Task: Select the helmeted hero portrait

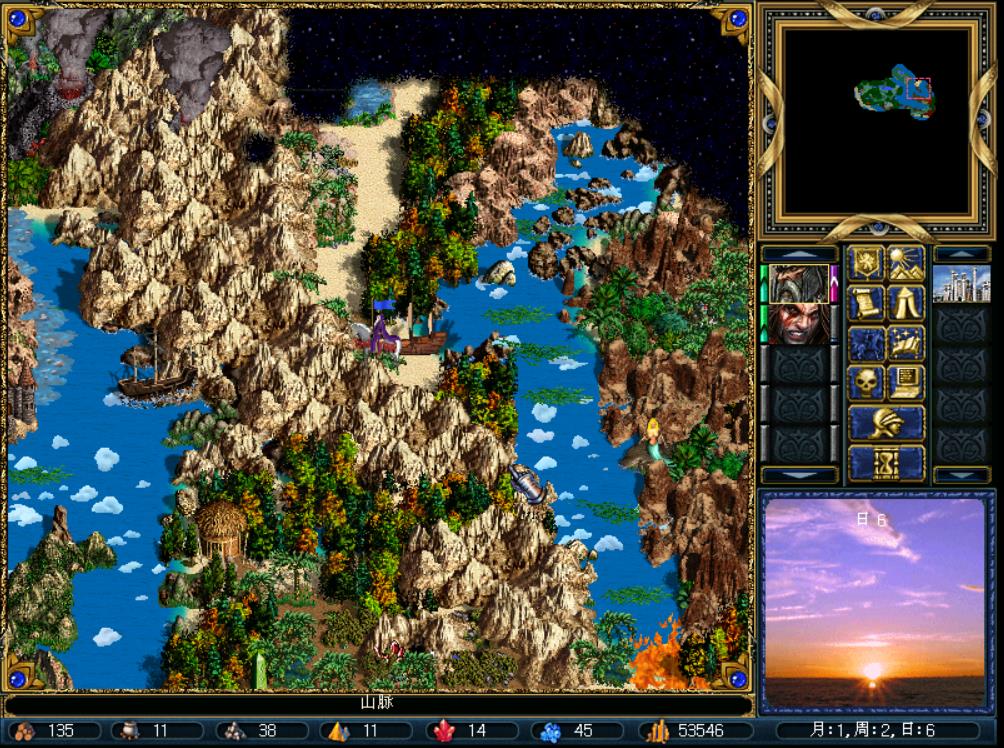Action: (798, 284)
